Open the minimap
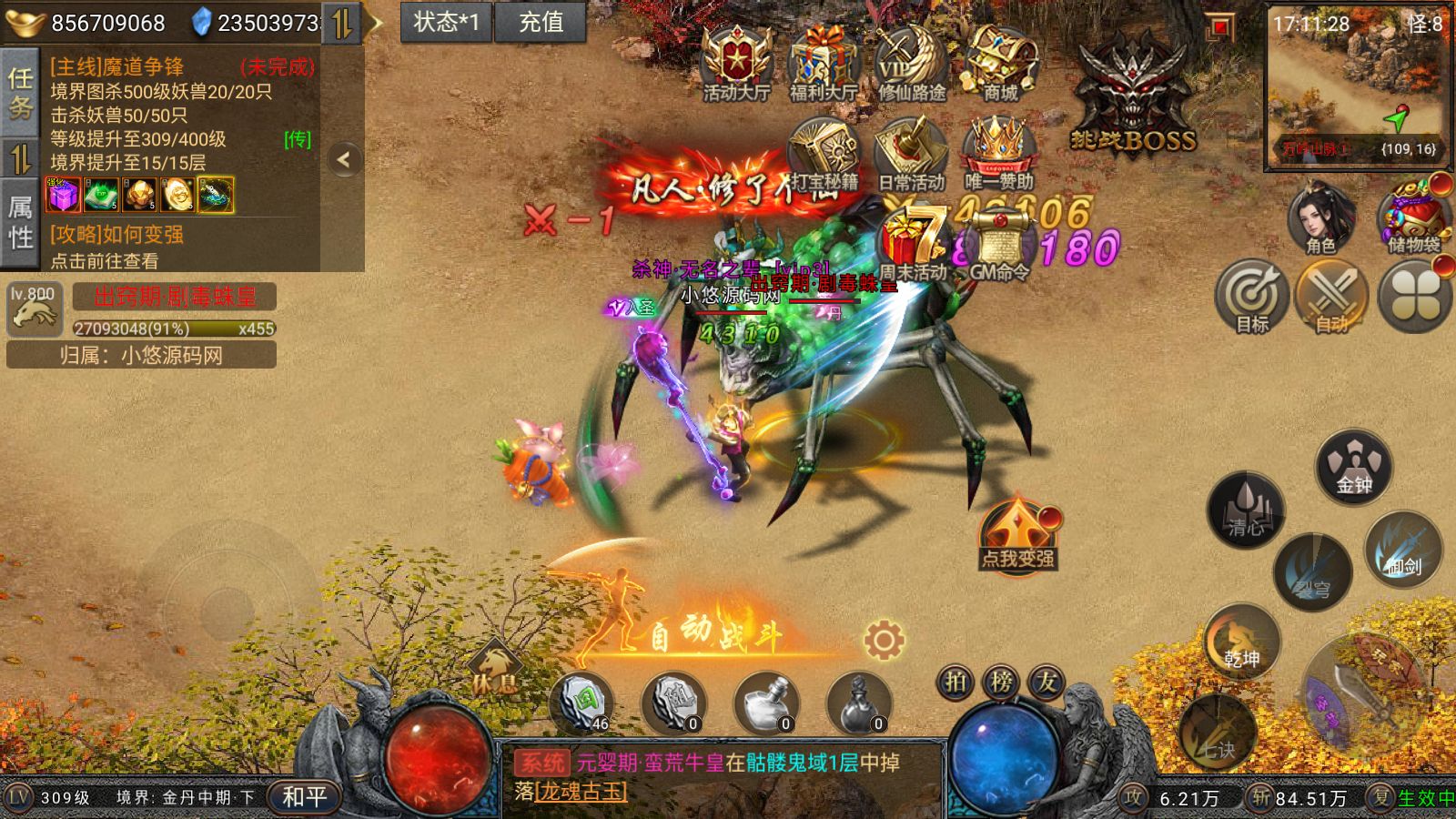 [x=1356, y=86]
